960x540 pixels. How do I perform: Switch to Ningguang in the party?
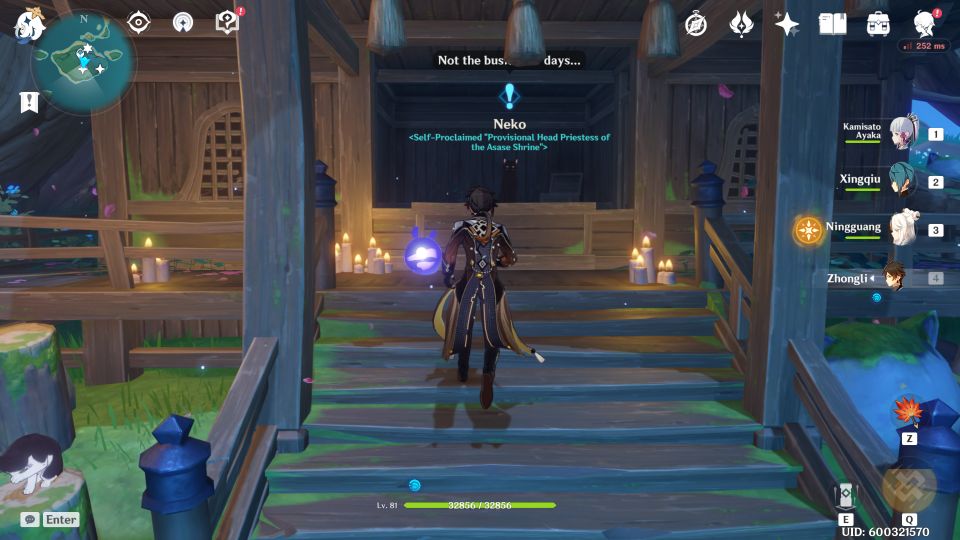tap(903, 229)
